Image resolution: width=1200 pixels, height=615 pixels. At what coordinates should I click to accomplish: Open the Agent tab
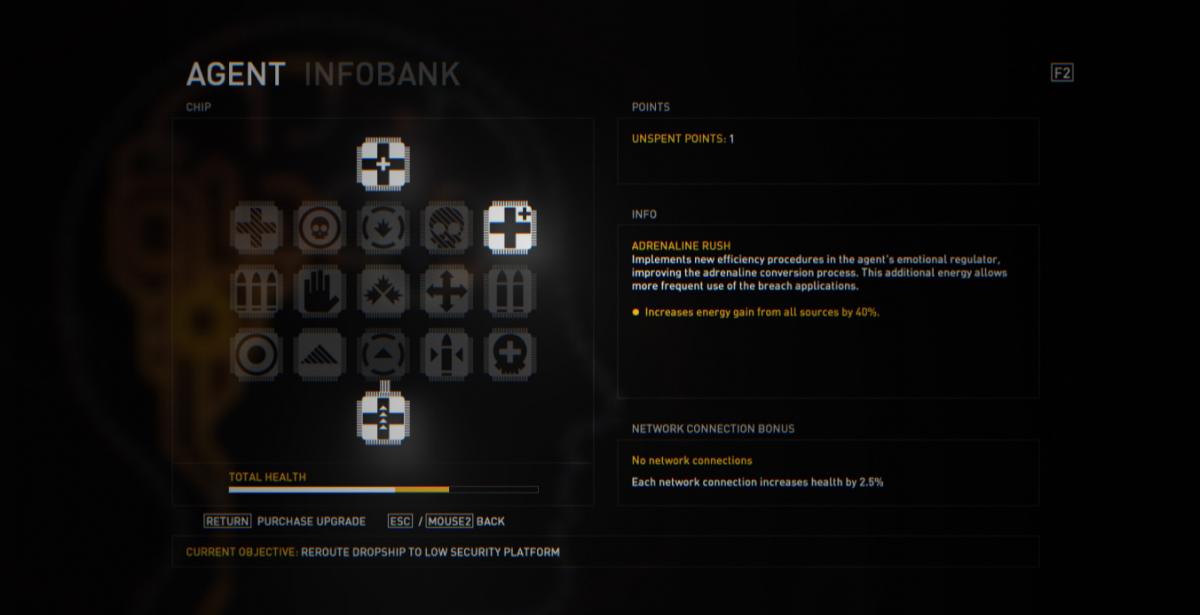tap(235, 74)
